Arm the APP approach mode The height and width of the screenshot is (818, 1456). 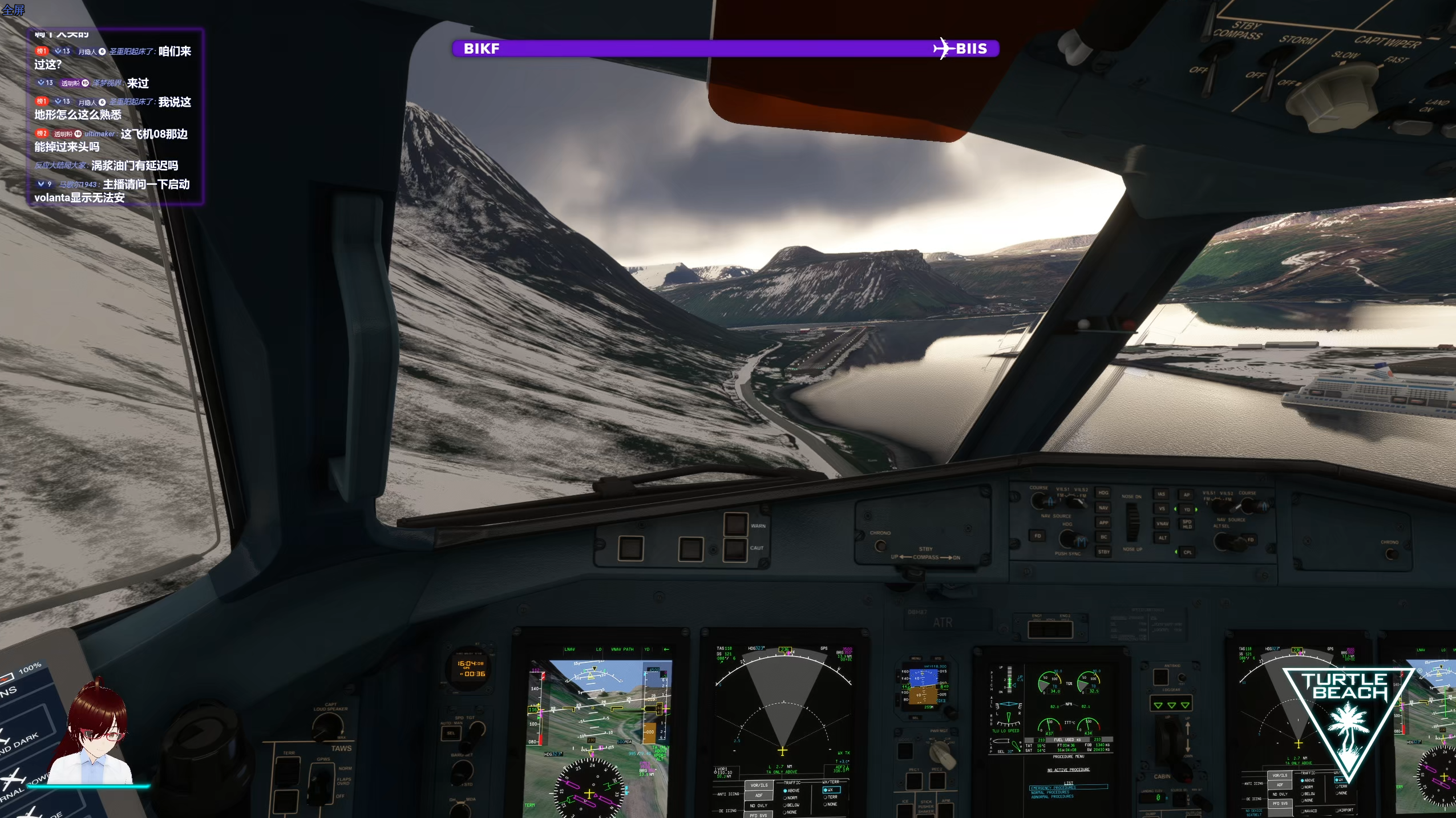click(1103, 523)
